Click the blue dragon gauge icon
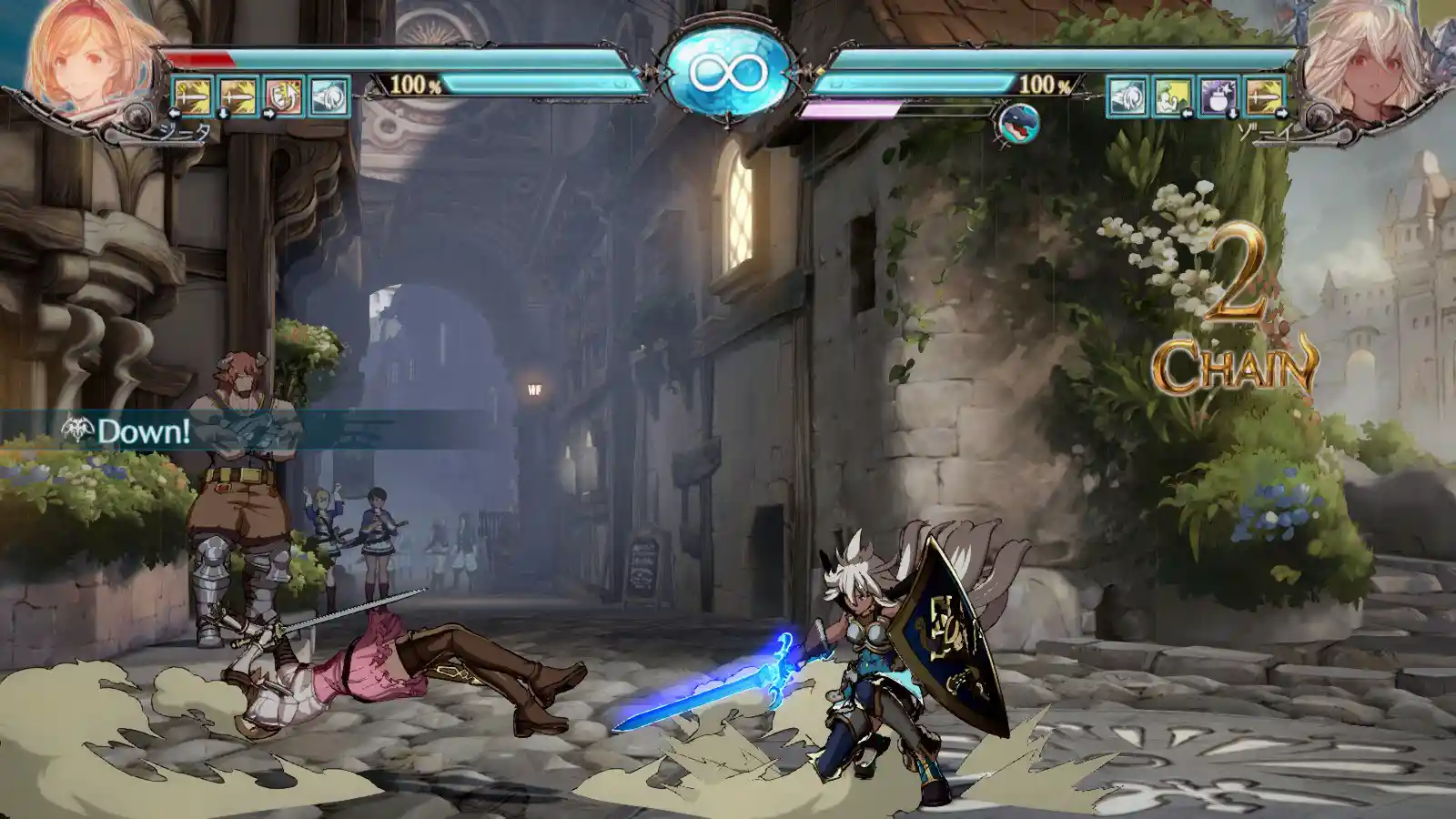 click(x=1018, y=124)
